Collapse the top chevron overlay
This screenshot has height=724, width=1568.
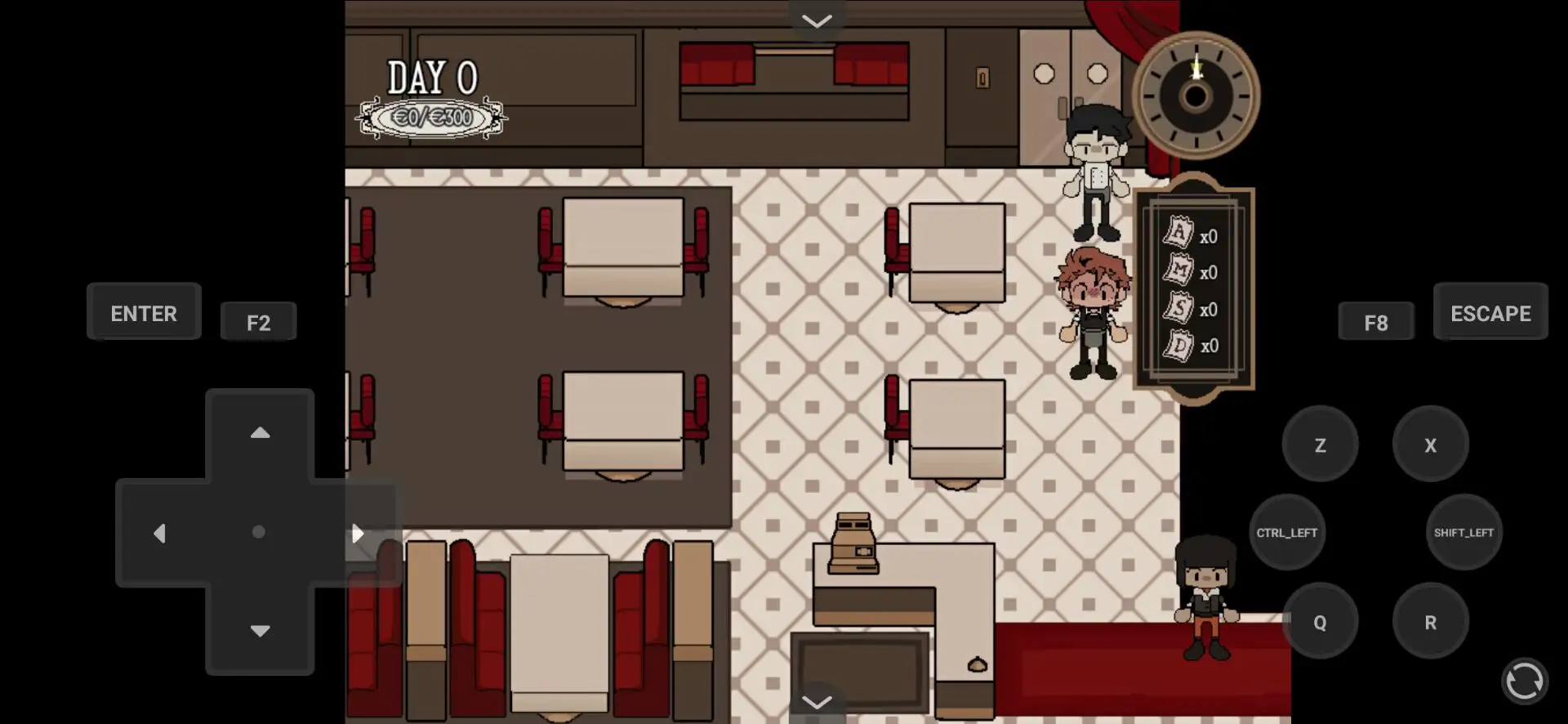coord(817,20)
